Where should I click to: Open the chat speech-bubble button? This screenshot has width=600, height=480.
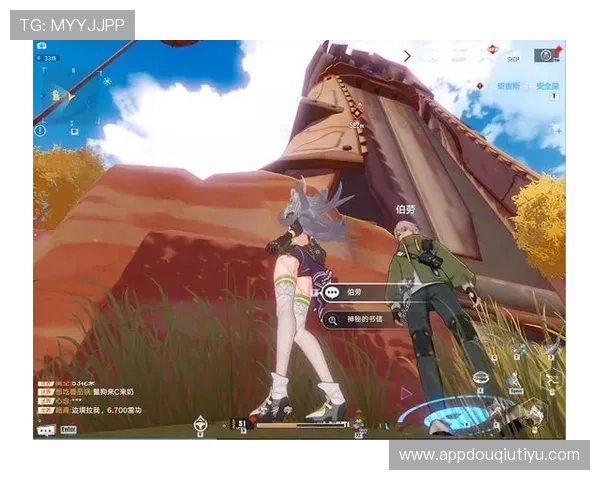[45, 429]
